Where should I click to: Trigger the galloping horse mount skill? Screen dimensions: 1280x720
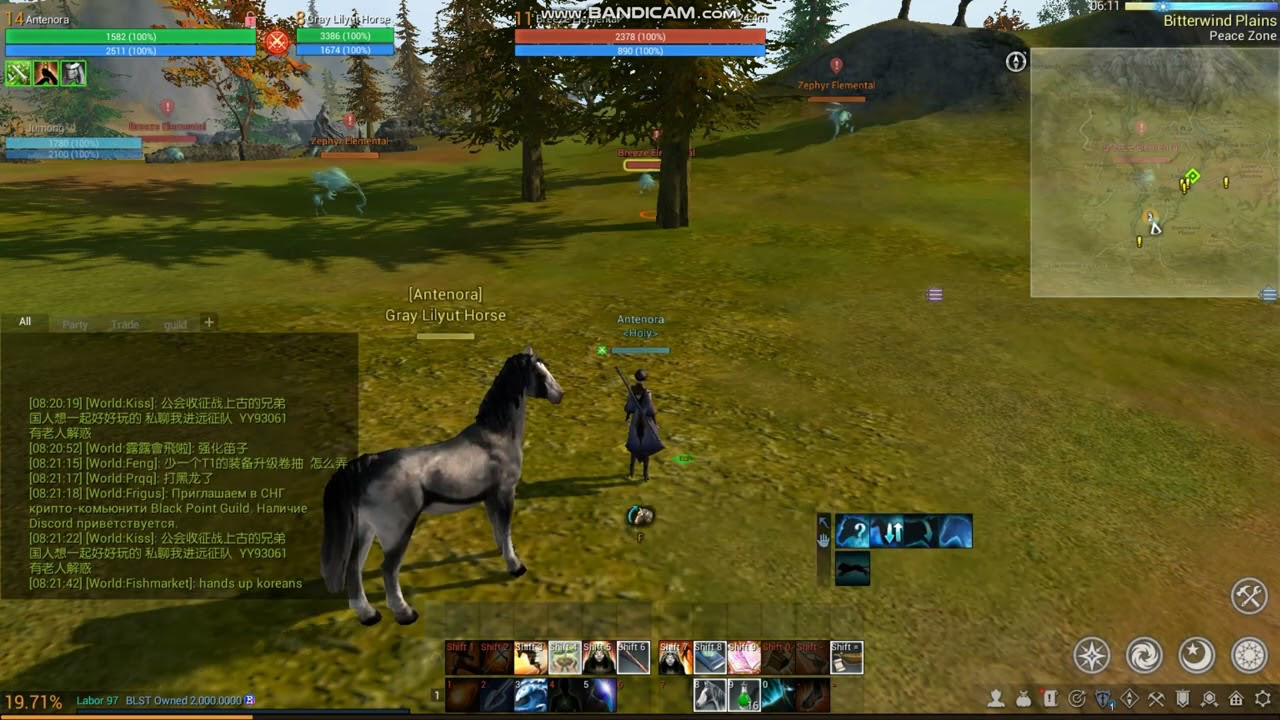[852, 568]
